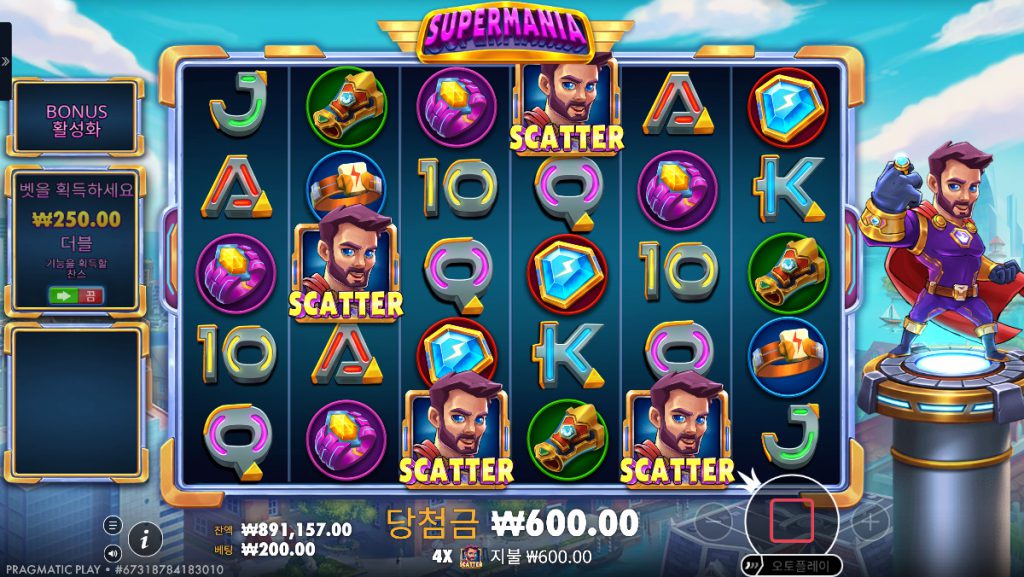
Task: Toggle the sound speaker icon
Action: 112,551
